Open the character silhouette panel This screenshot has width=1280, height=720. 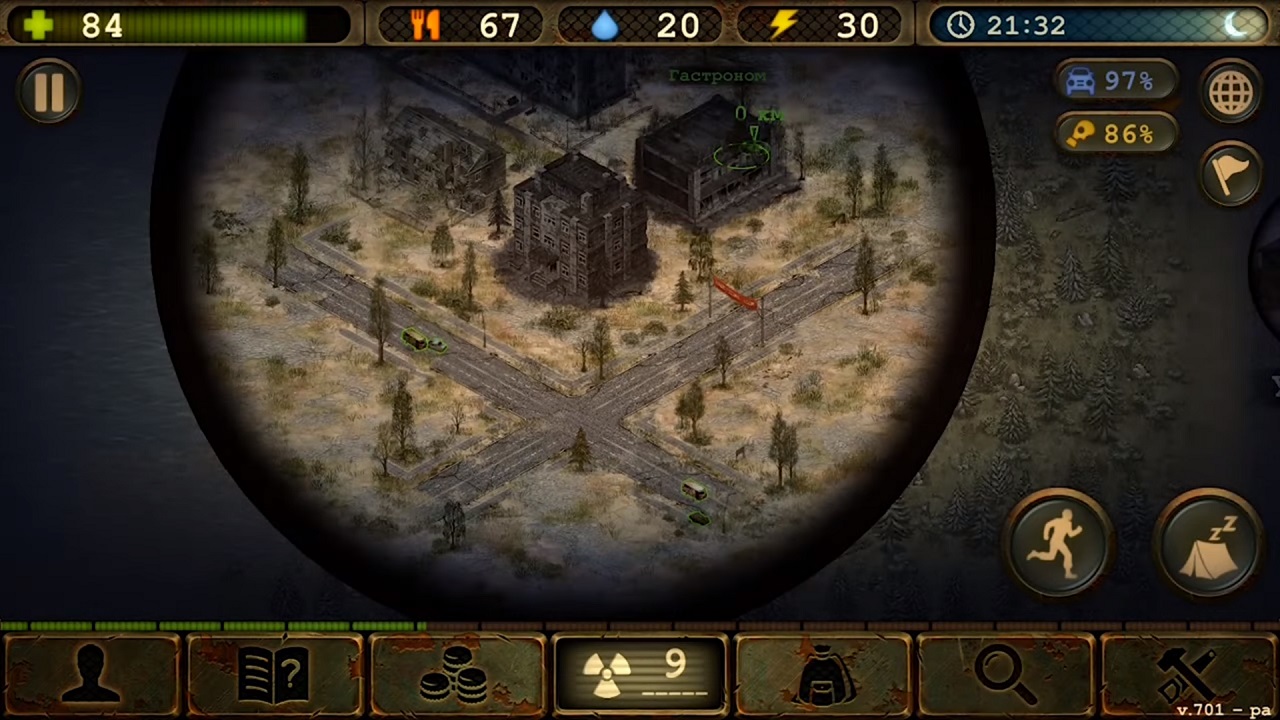point(92,673)
